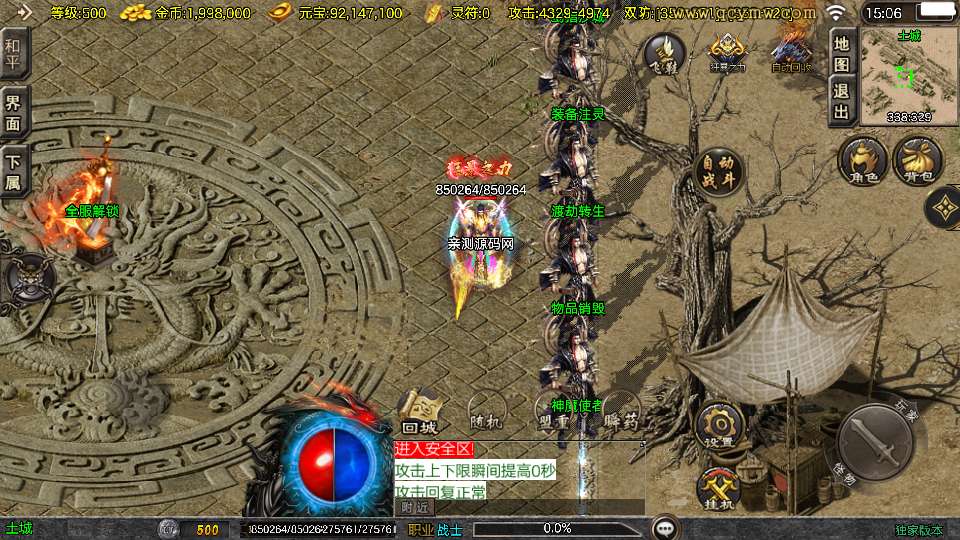Open the 背包 backpack

pos(918,161)
